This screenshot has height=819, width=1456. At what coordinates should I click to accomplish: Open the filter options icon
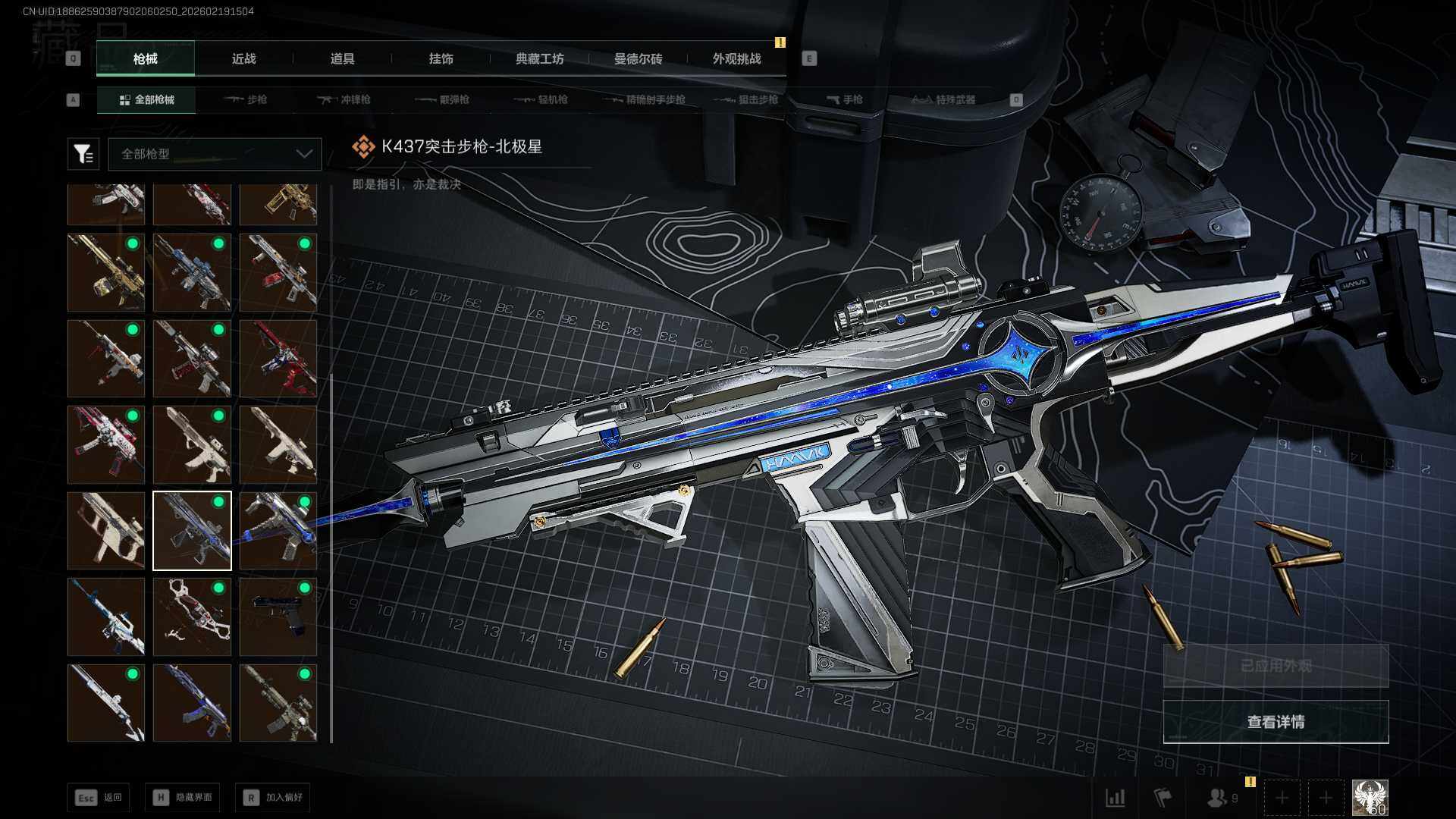[83, 154]
